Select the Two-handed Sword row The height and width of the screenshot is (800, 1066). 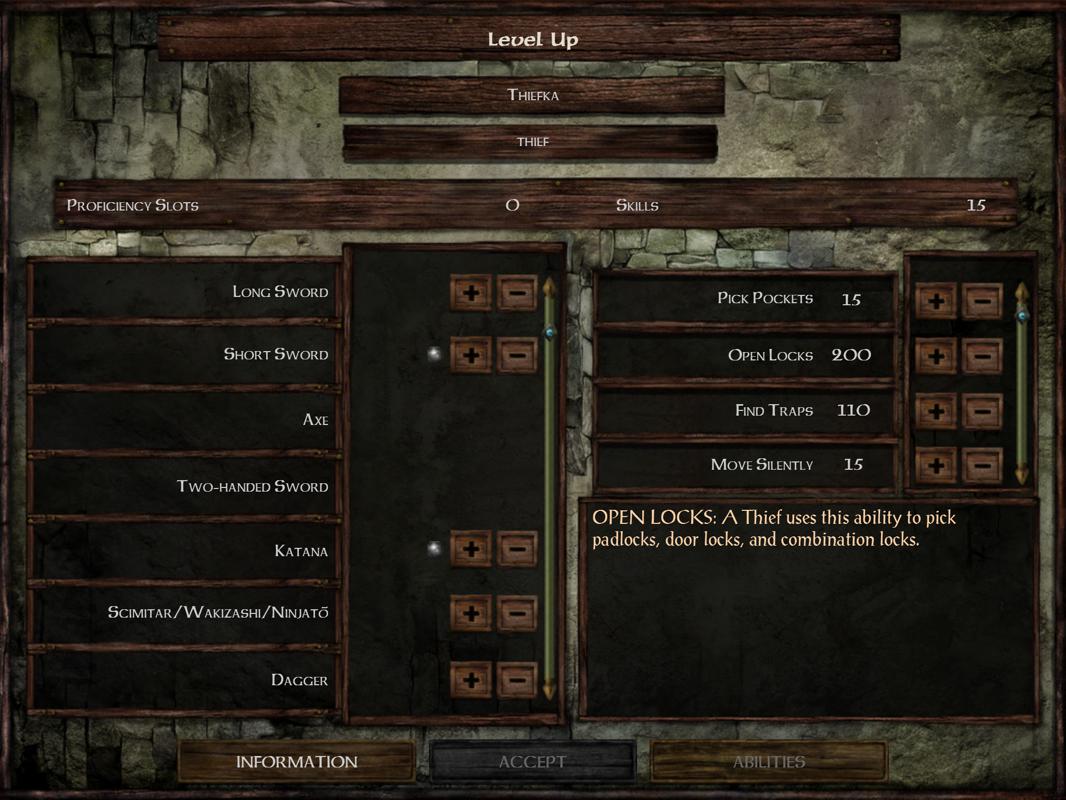(185, 487)
